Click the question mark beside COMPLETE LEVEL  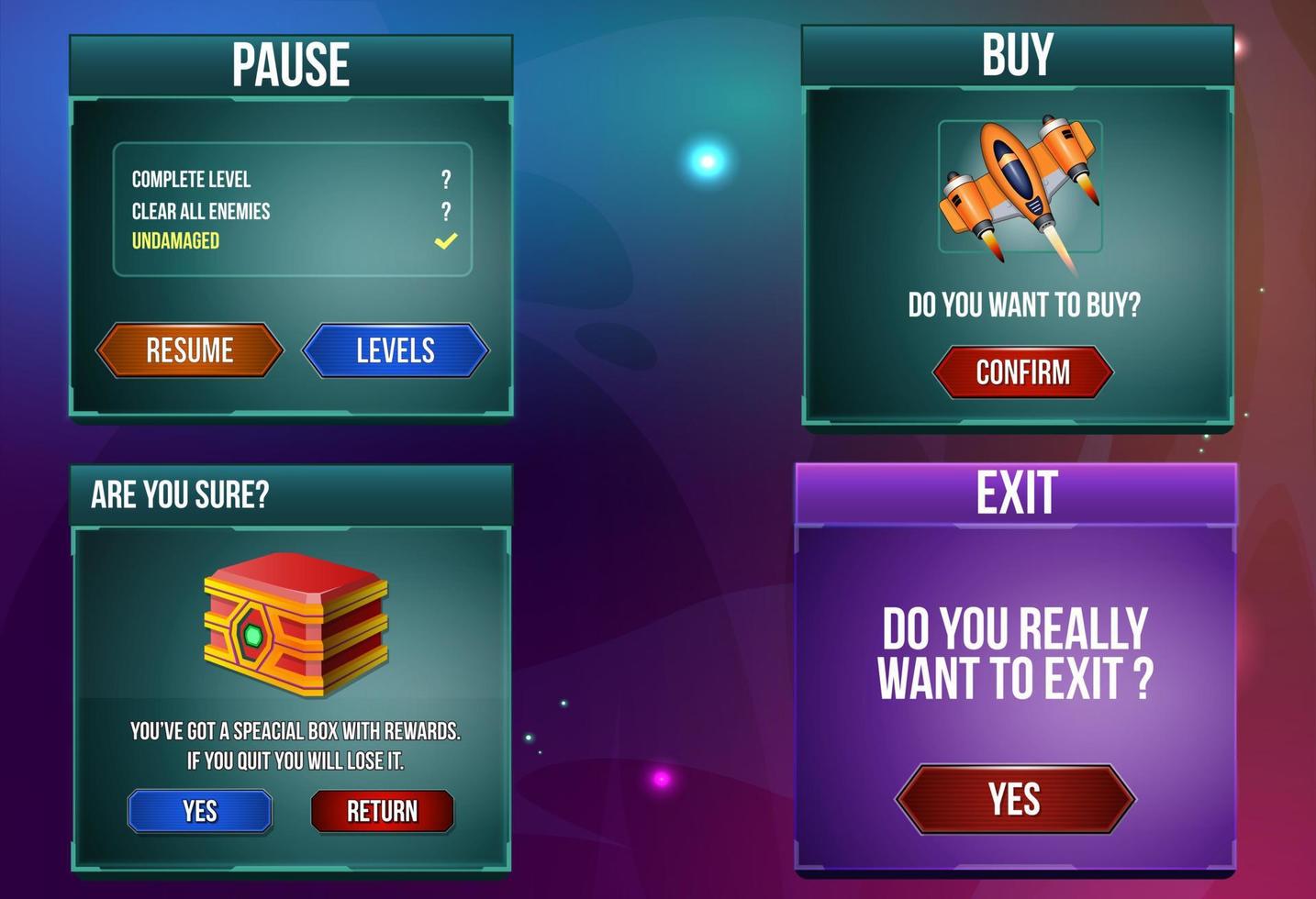pyautogui.click(x=447, y=180)
